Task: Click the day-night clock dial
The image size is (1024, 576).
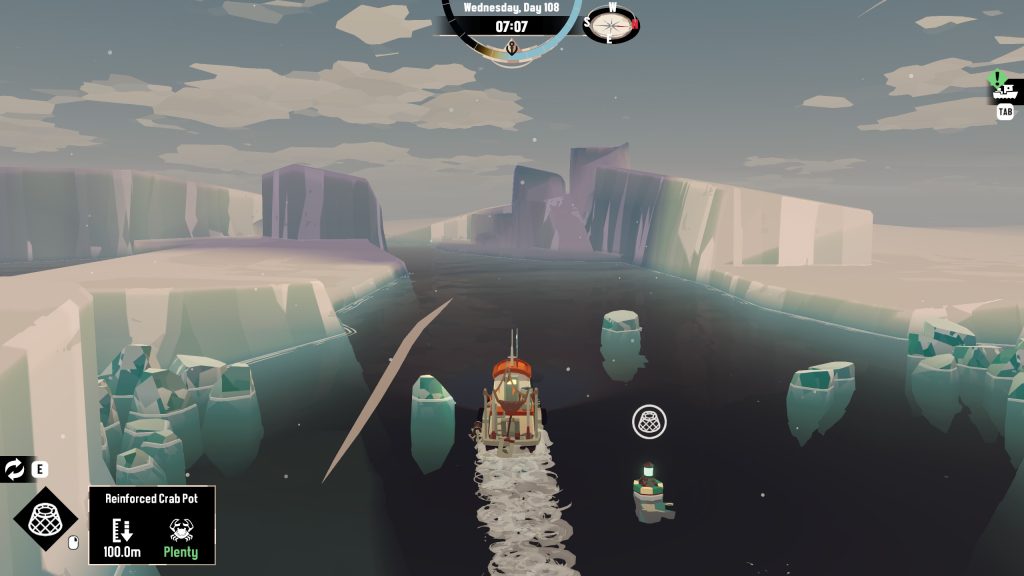Action: [x=512, y=28]
